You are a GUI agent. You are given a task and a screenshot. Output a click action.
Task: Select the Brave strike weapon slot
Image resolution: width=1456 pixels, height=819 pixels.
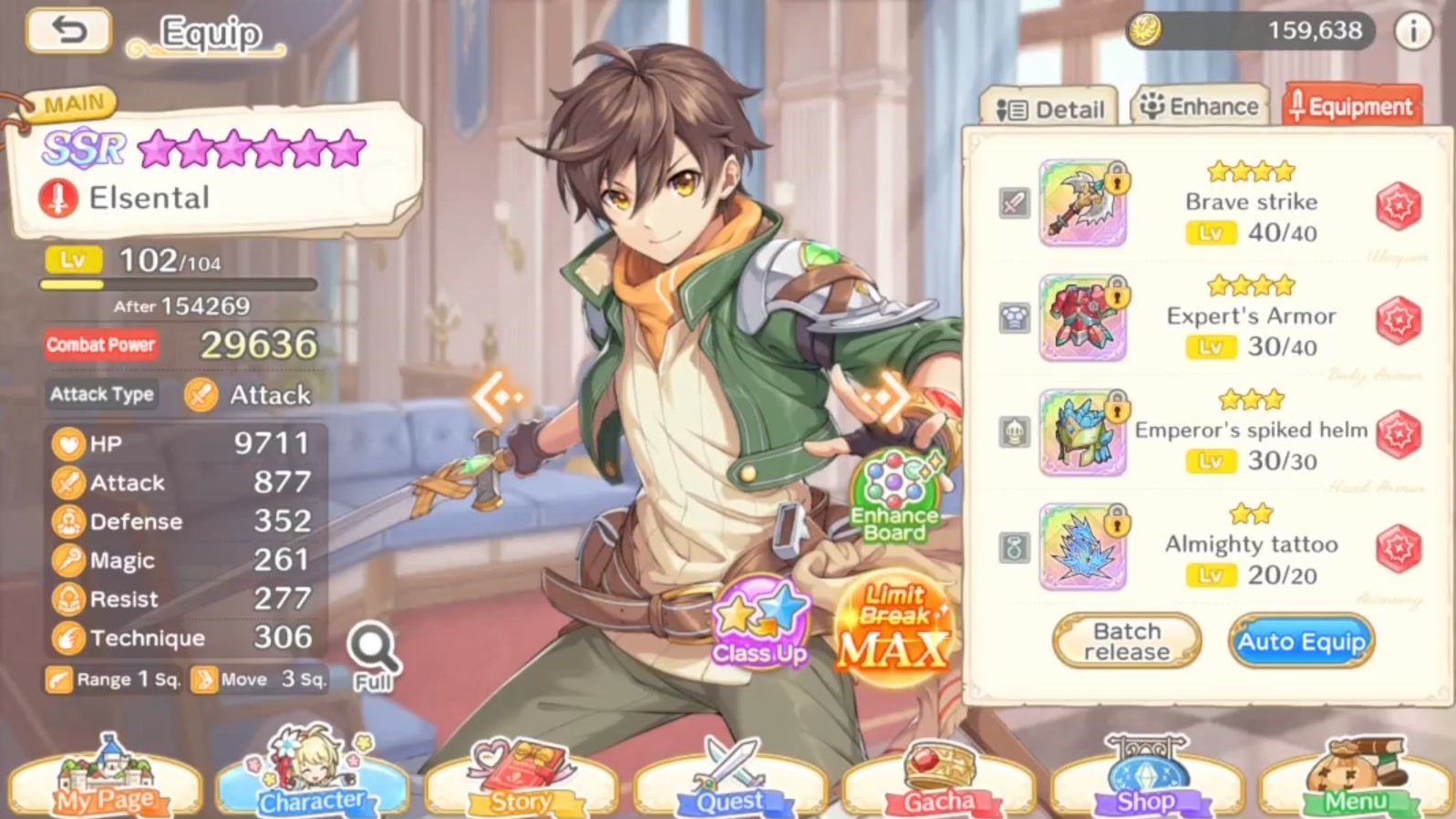[1083, 203]
